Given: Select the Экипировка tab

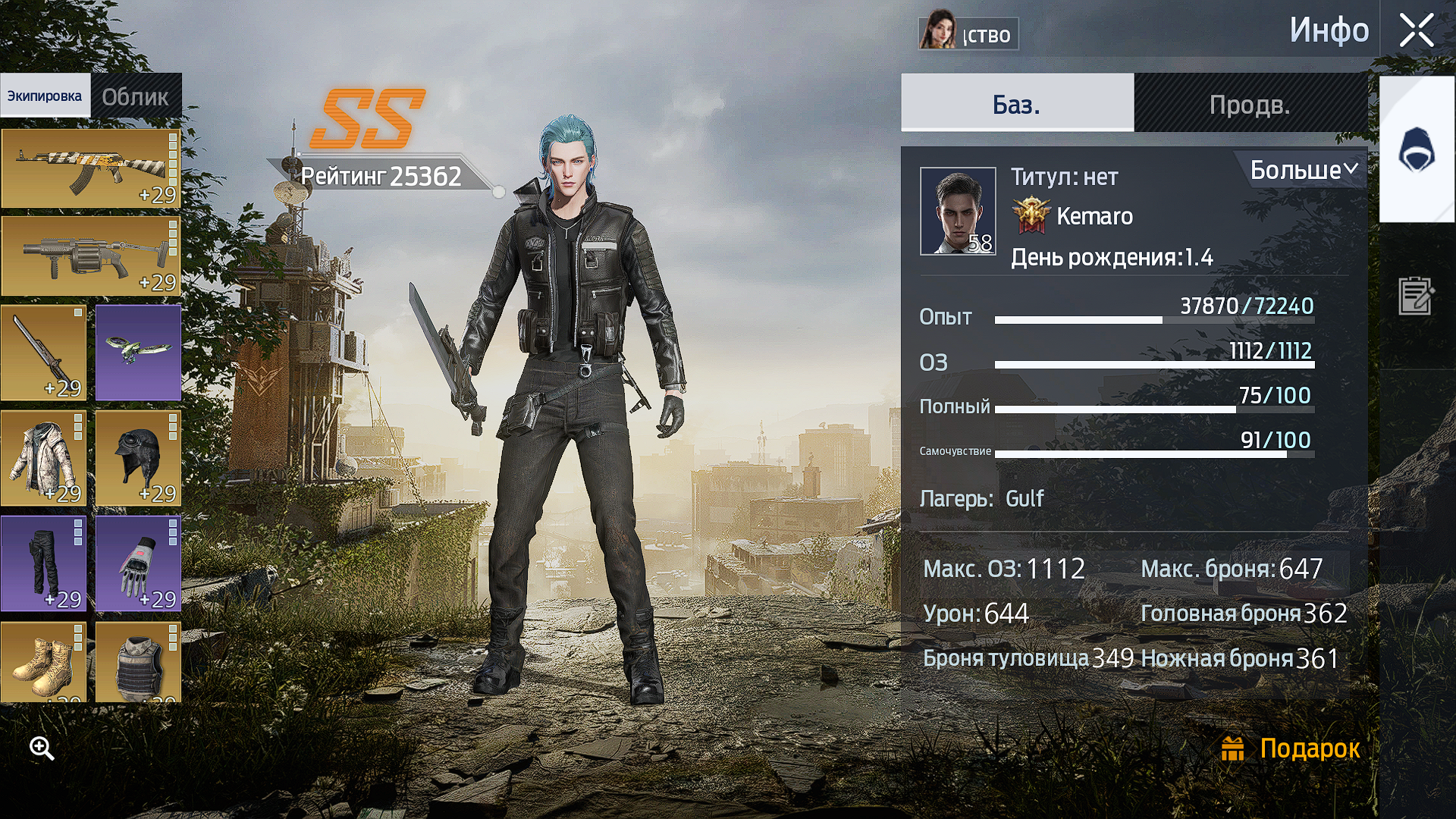Looking at the screenshot, I should click(45, 96).
